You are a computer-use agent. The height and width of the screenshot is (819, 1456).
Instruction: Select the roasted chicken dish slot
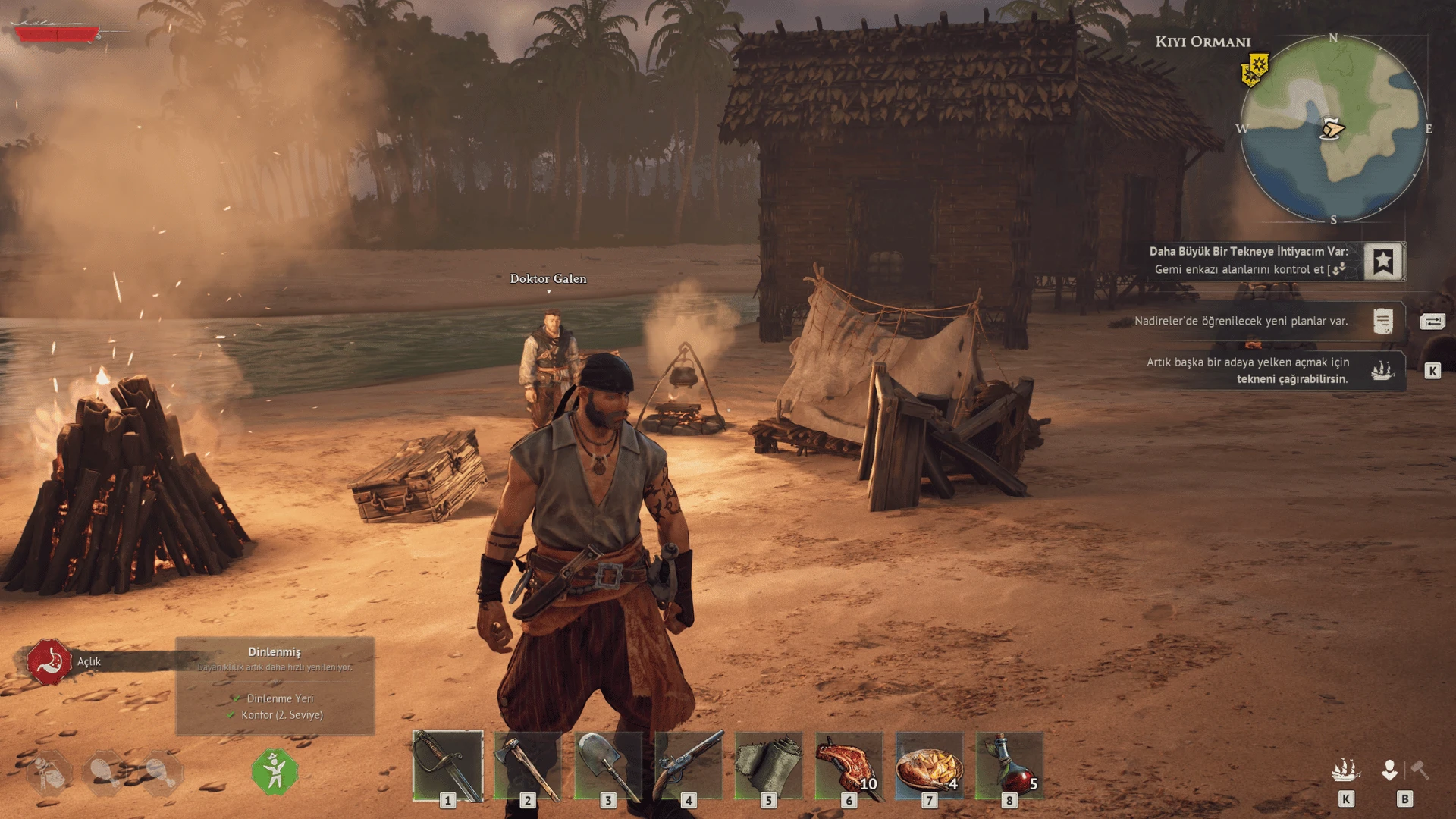tap(929, 766)
